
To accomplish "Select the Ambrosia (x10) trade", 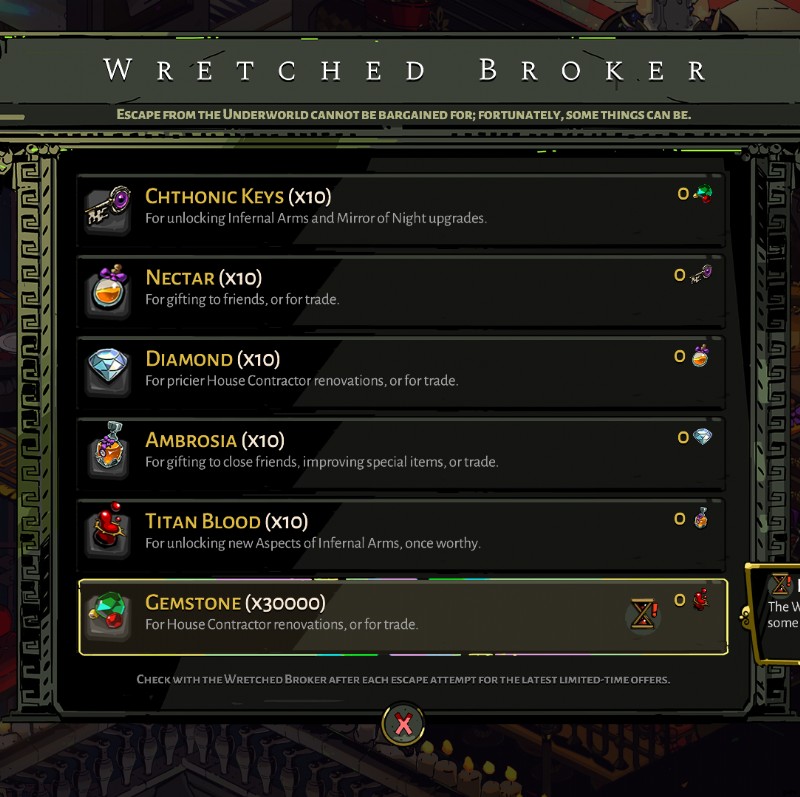I will tap(400, 450).
